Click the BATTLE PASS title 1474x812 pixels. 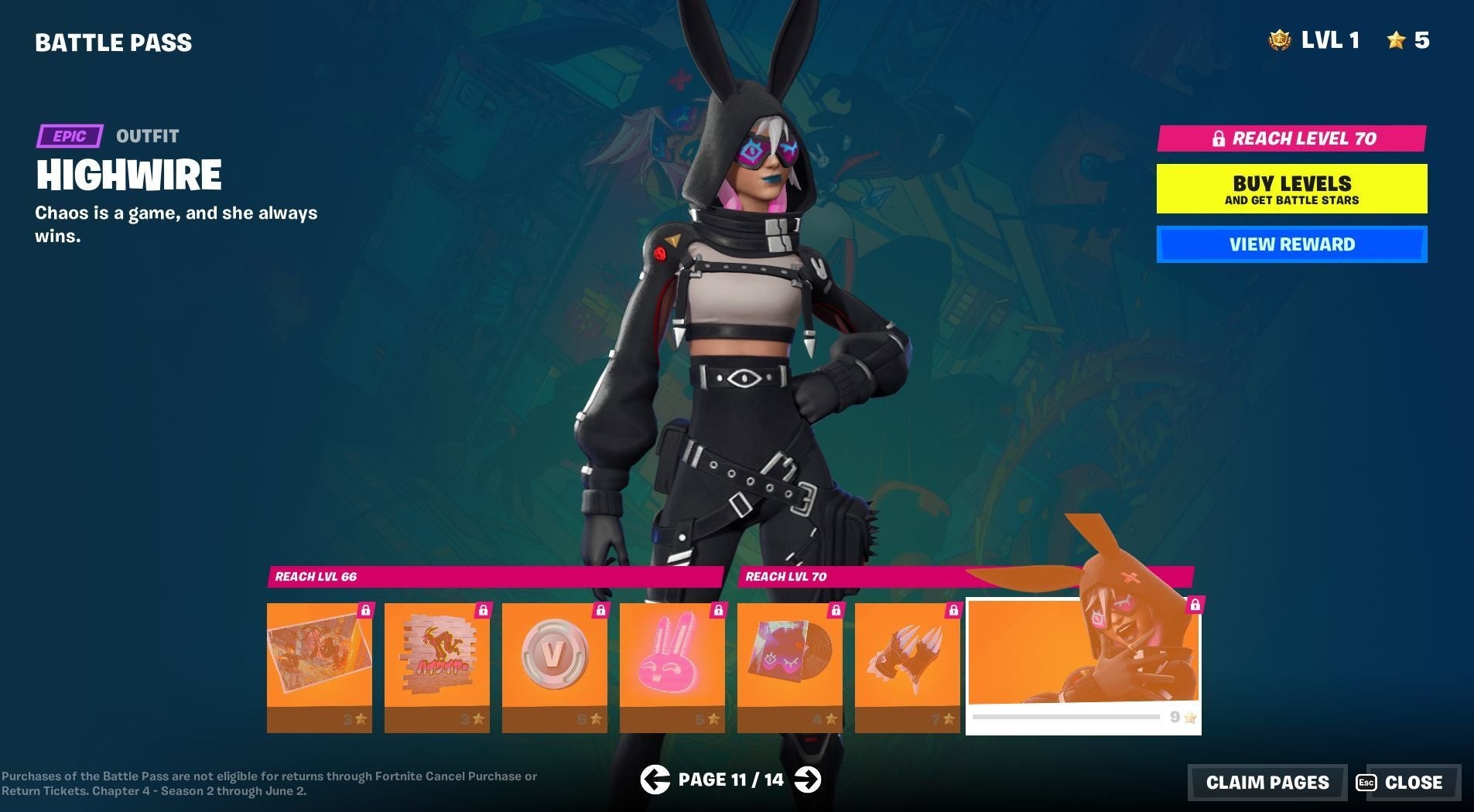(x=113, y=42)
